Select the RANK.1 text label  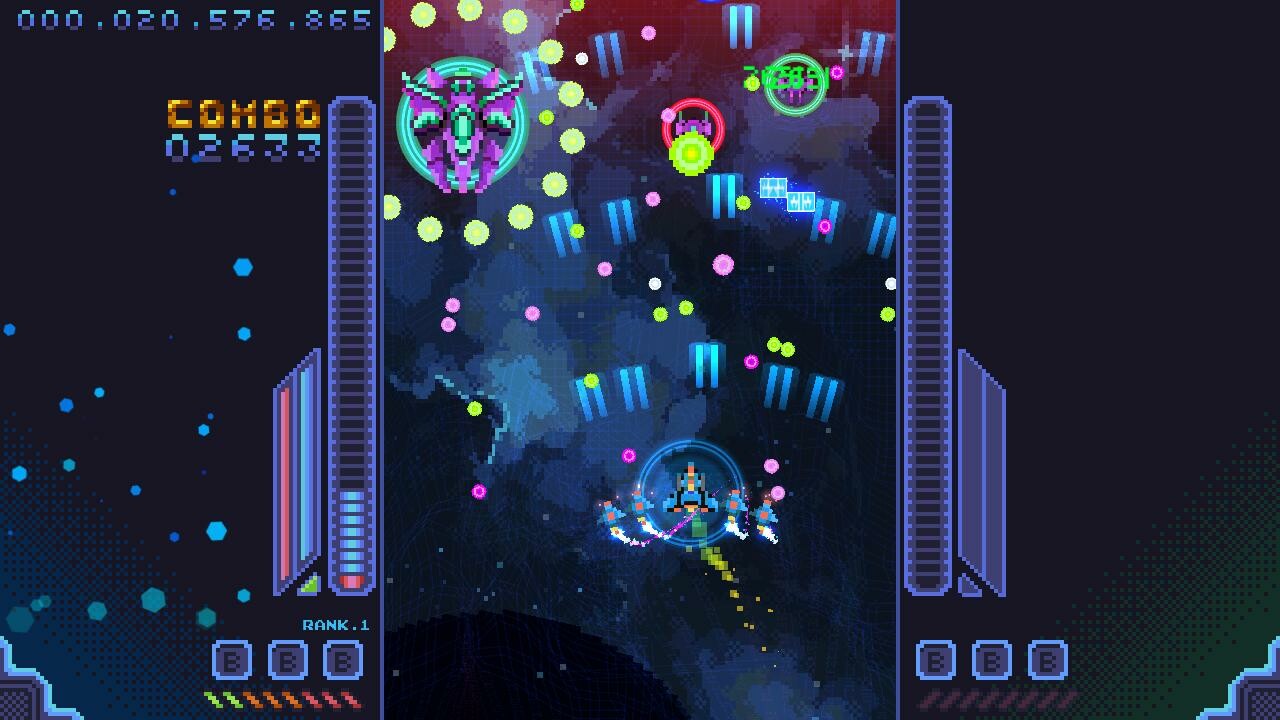(337, 624)
